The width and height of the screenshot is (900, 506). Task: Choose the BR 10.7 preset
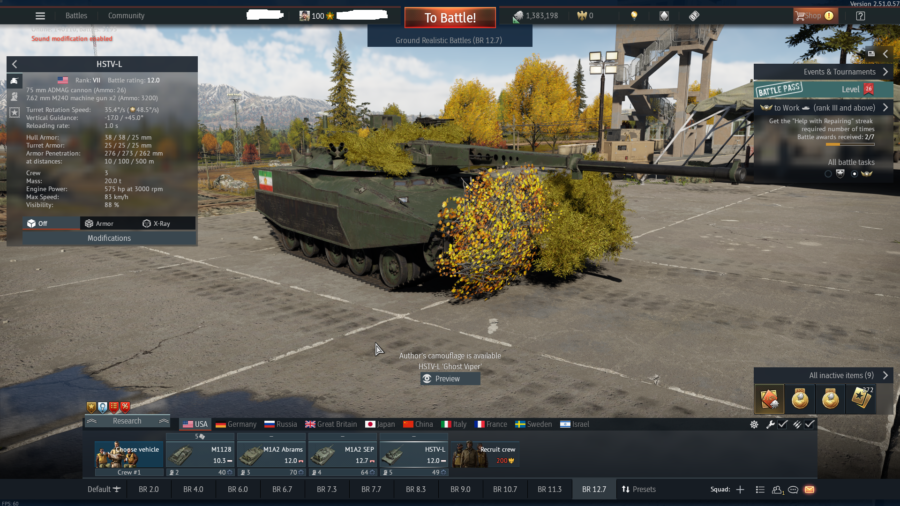point(503,489)
